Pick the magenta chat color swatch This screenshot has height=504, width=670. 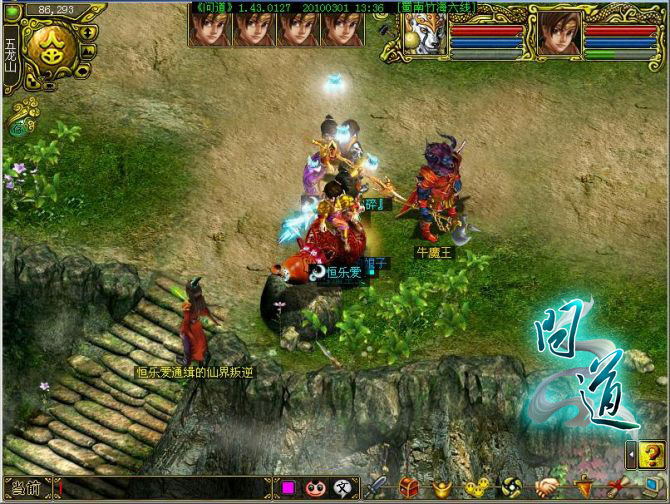[288, 488]
